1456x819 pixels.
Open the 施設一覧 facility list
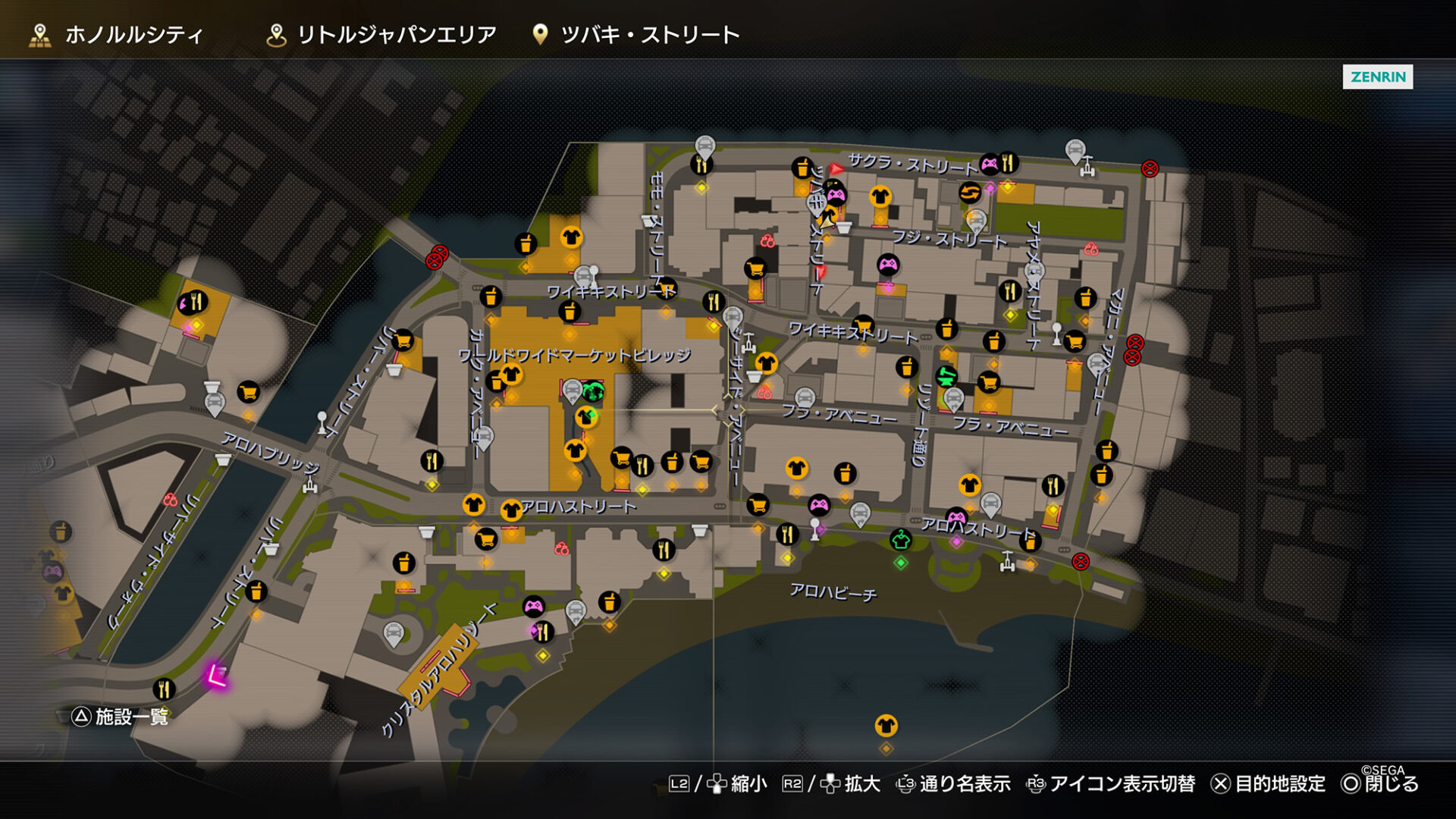pyautogui.click(x=121, y=717)
